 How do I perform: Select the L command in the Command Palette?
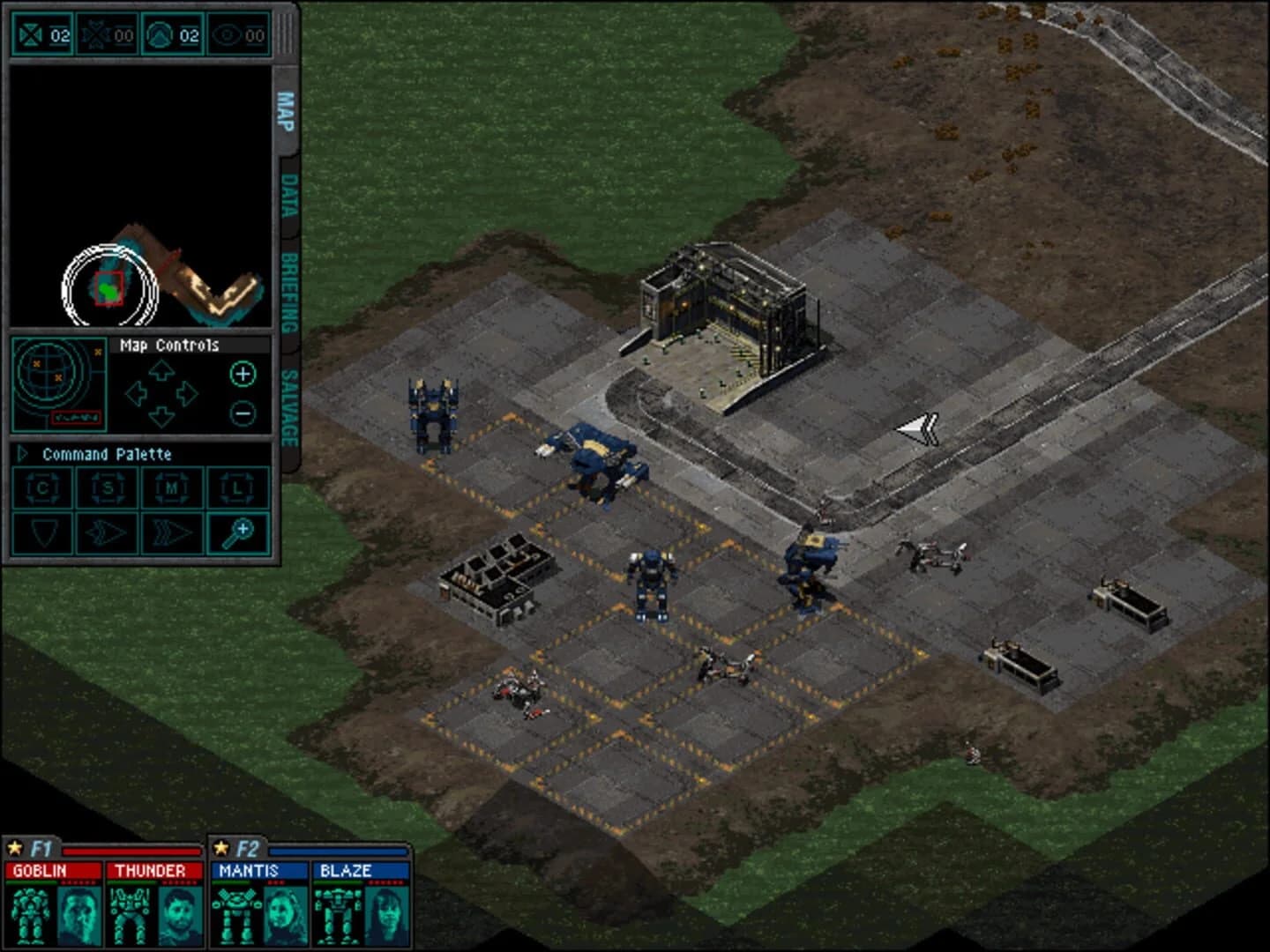point(238,488)
